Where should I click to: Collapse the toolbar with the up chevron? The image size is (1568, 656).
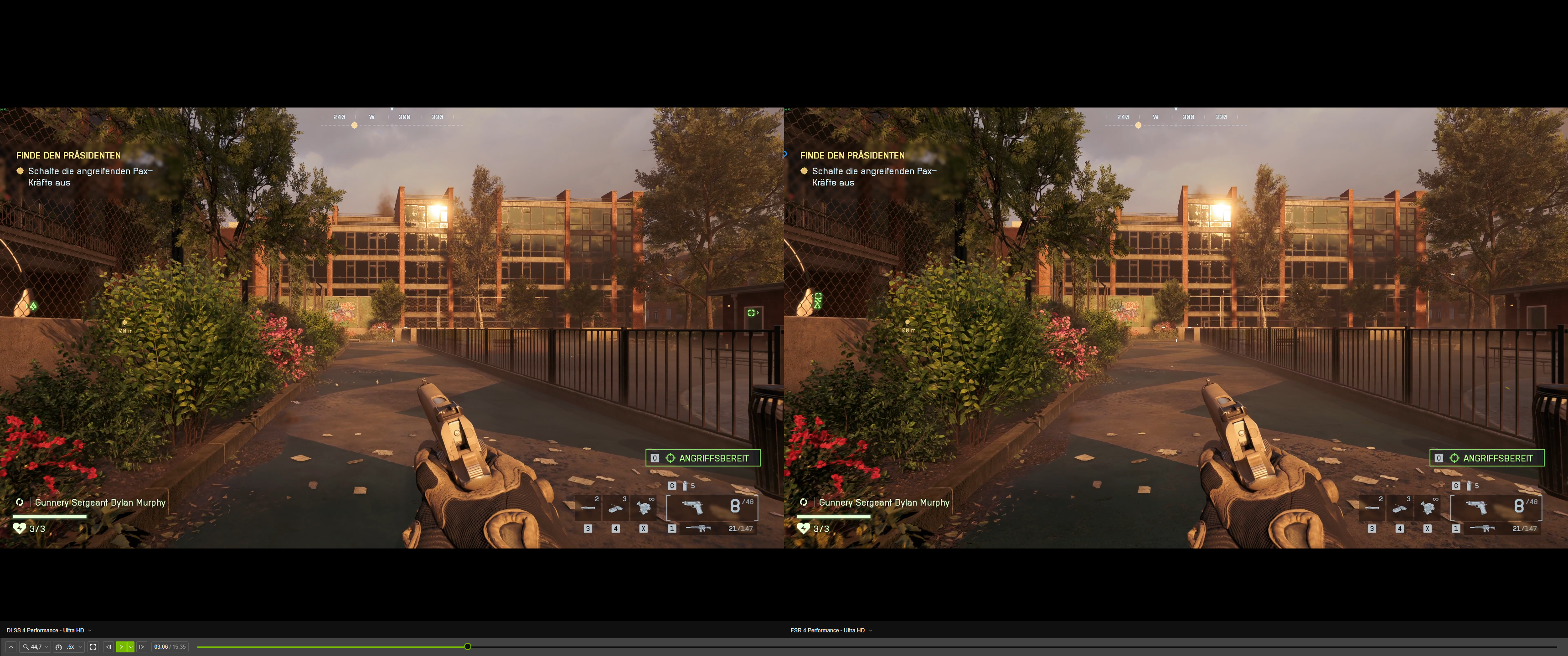(x=11, y=647)
